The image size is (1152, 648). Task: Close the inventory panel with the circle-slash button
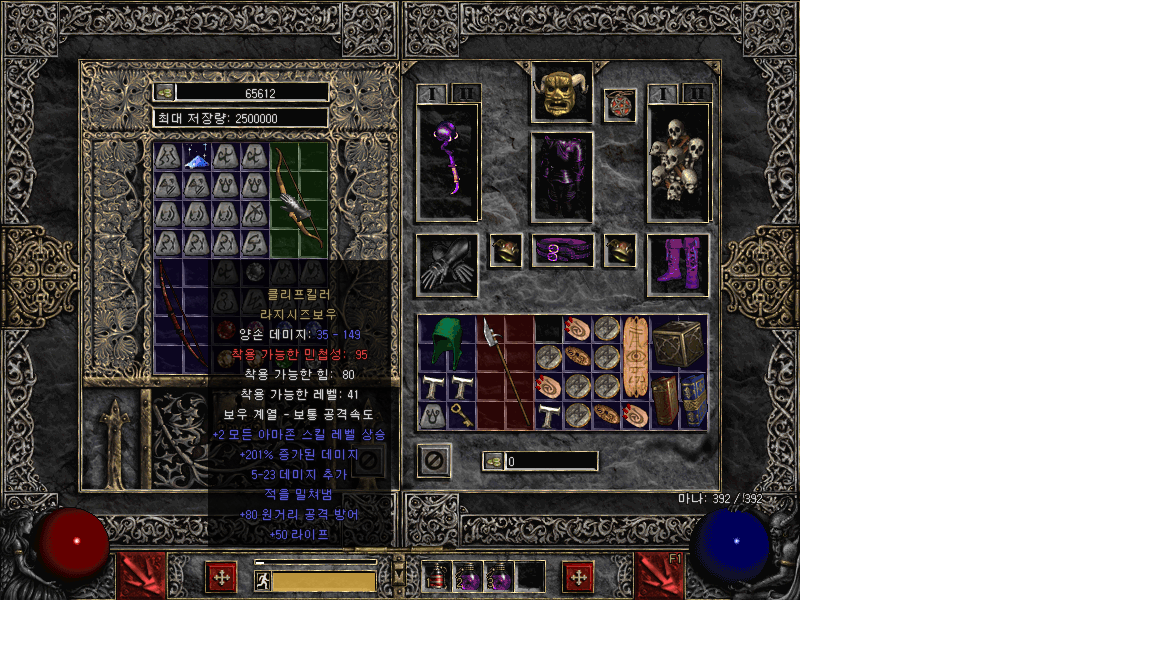433,461
